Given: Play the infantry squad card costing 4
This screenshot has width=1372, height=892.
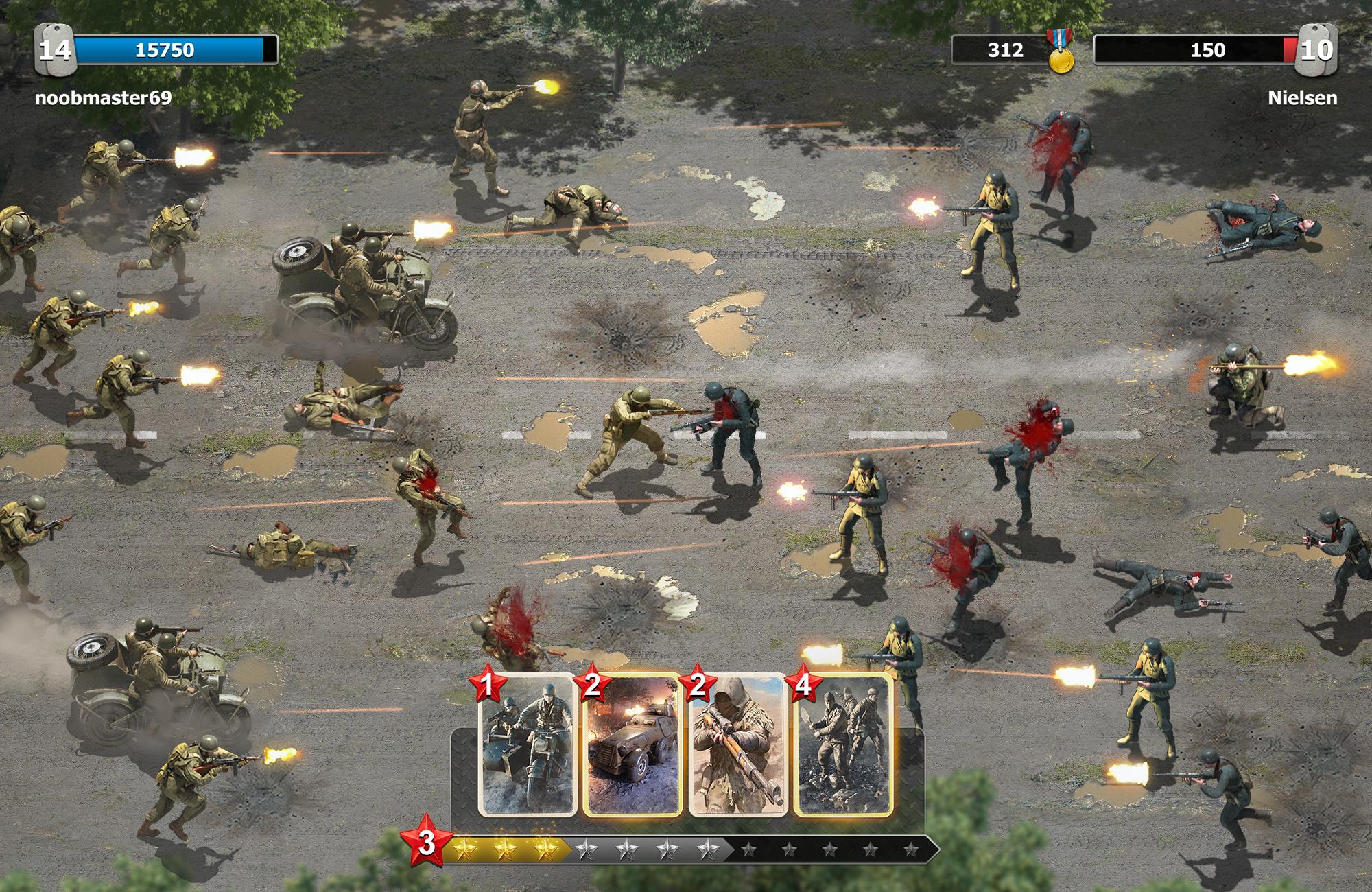Looking at the screenshot, I should click(x=843, y=746).
